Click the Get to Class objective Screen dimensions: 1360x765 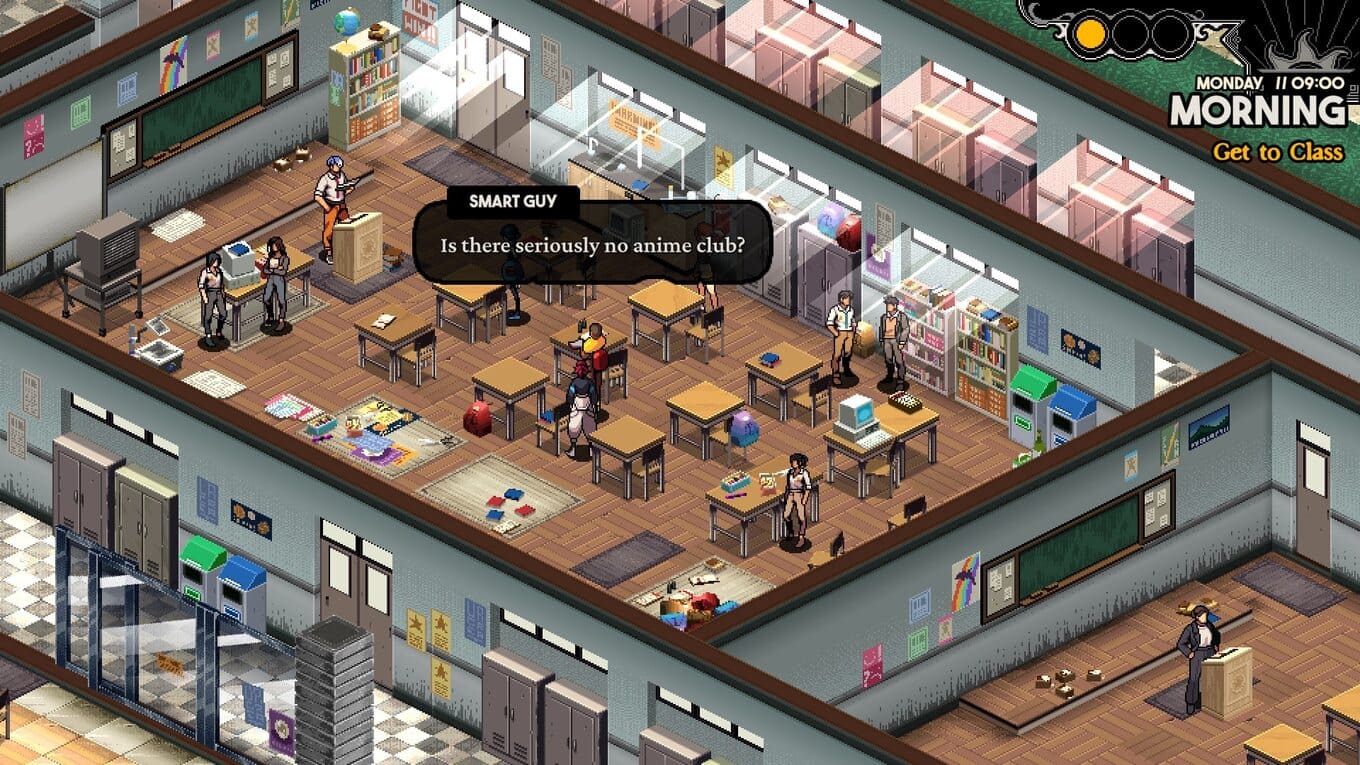click(1277, 153)
